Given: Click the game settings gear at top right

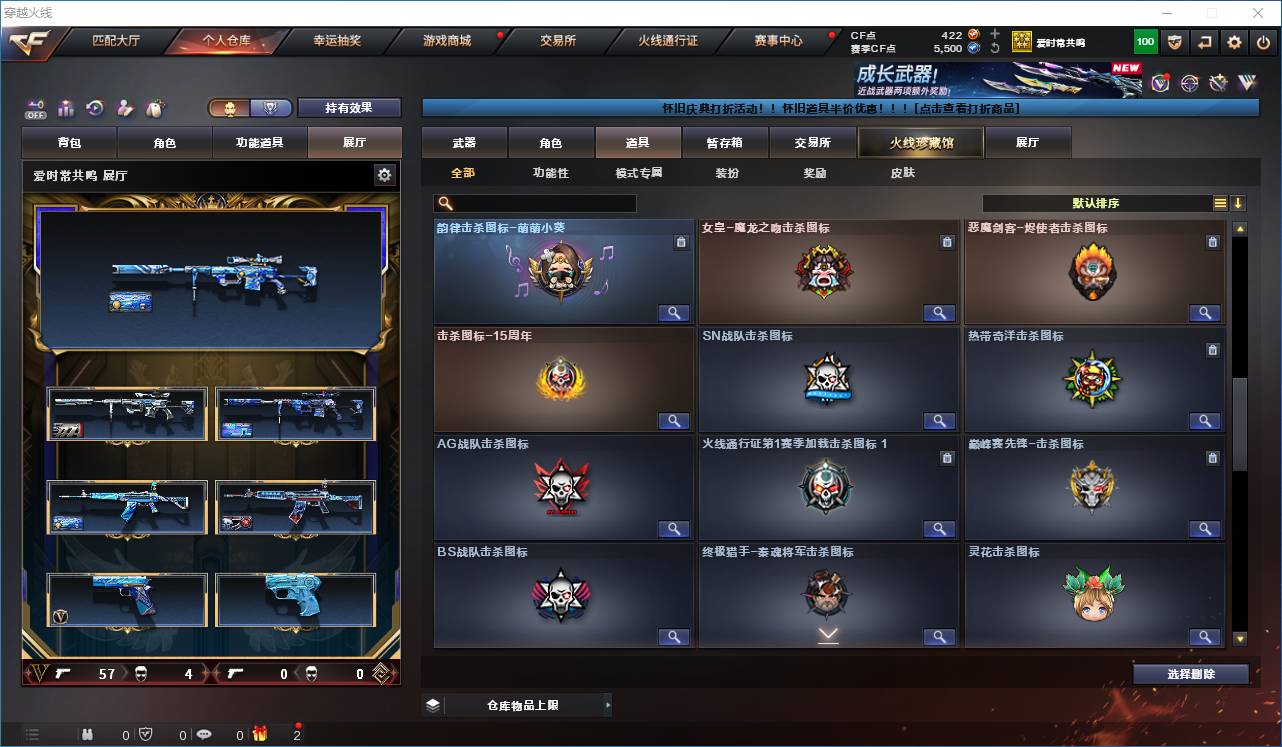Looking at the screenshot, I should [1233, 41].
